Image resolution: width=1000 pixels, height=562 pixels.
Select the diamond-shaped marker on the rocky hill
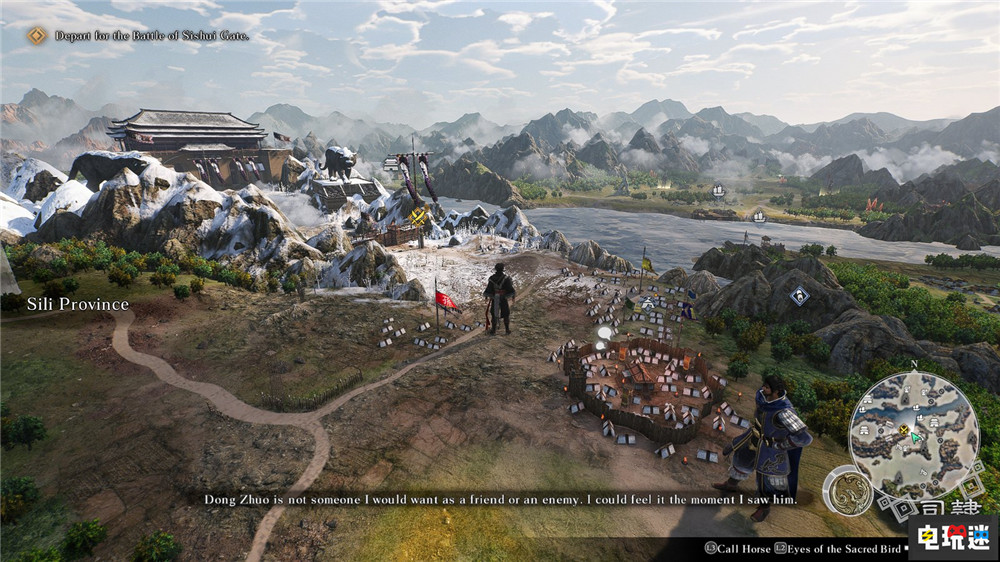799,296
